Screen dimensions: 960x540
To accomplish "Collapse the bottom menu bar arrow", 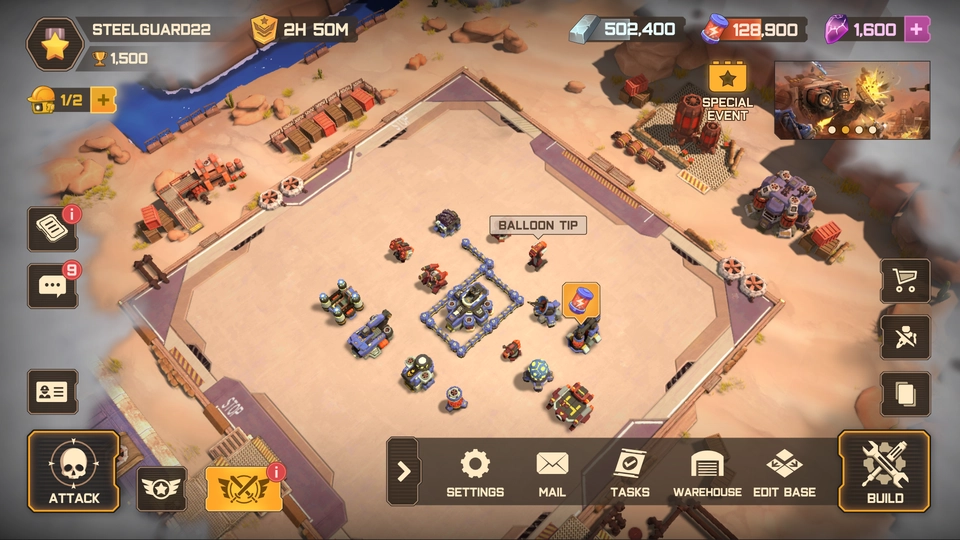I will click(403, 471).
